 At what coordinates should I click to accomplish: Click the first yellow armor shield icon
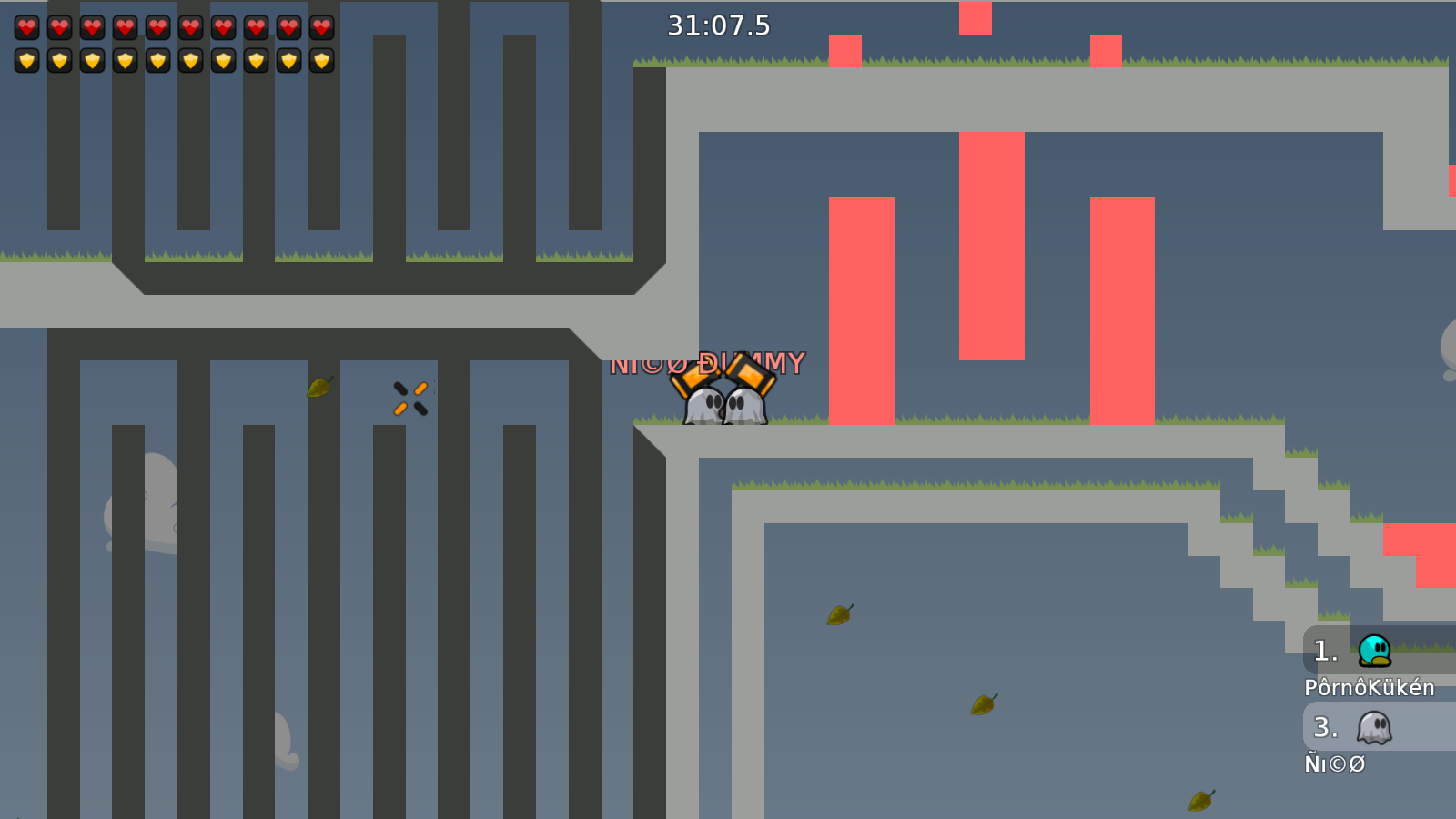pyautogui.click(x=25, y=61)
